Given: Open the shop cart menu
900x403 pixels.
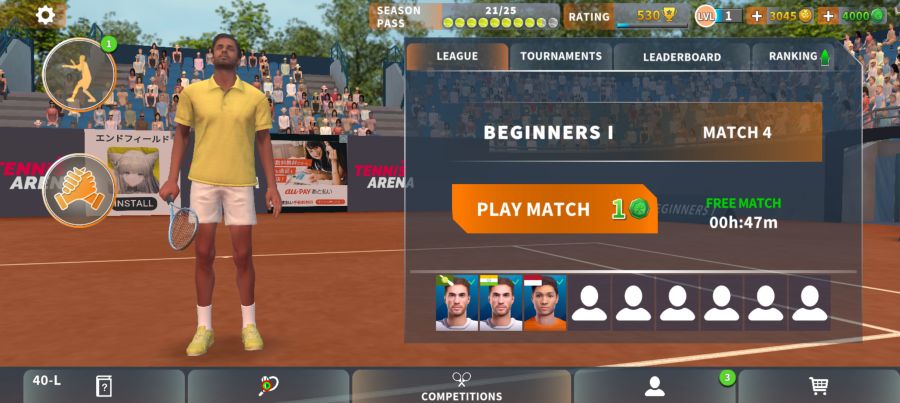Looking at the screenshot, I should pyautogui.click(x=818, y=386).
